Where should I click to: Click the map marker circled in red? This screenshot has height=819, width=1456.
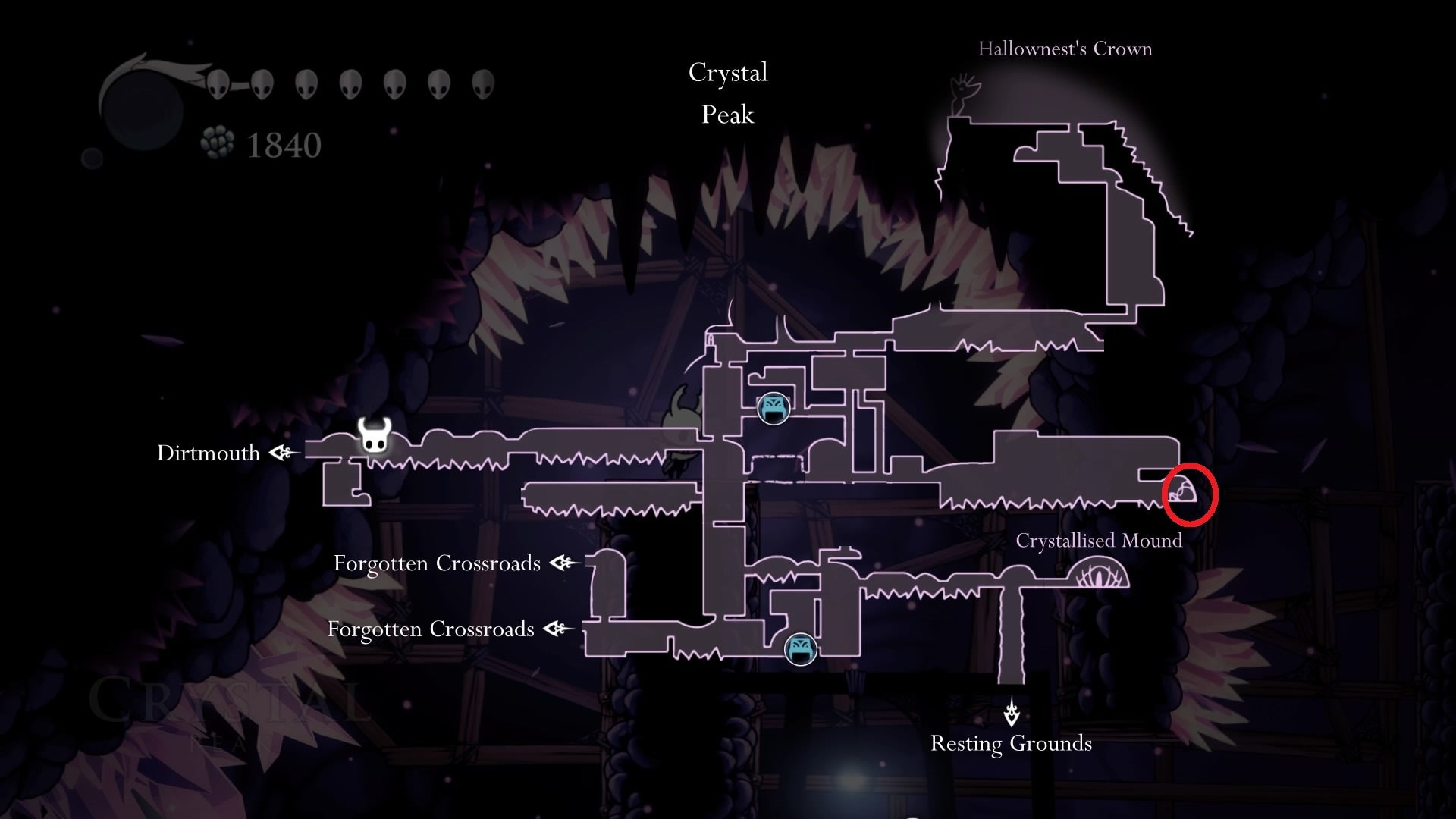(1184, 493)
